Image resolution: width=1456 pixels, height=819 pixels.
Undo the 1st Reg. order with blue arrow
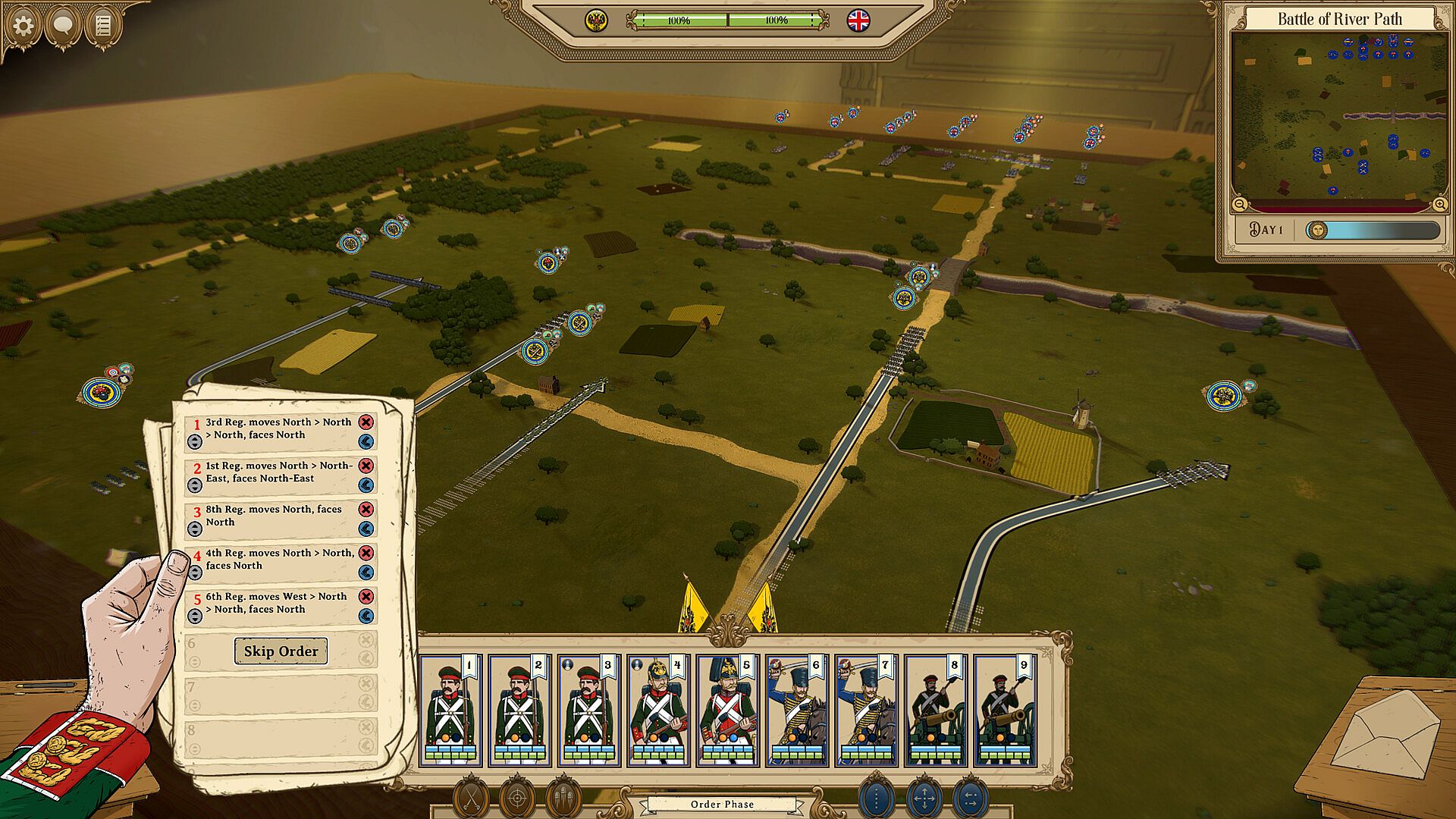[x=366, y=485]
